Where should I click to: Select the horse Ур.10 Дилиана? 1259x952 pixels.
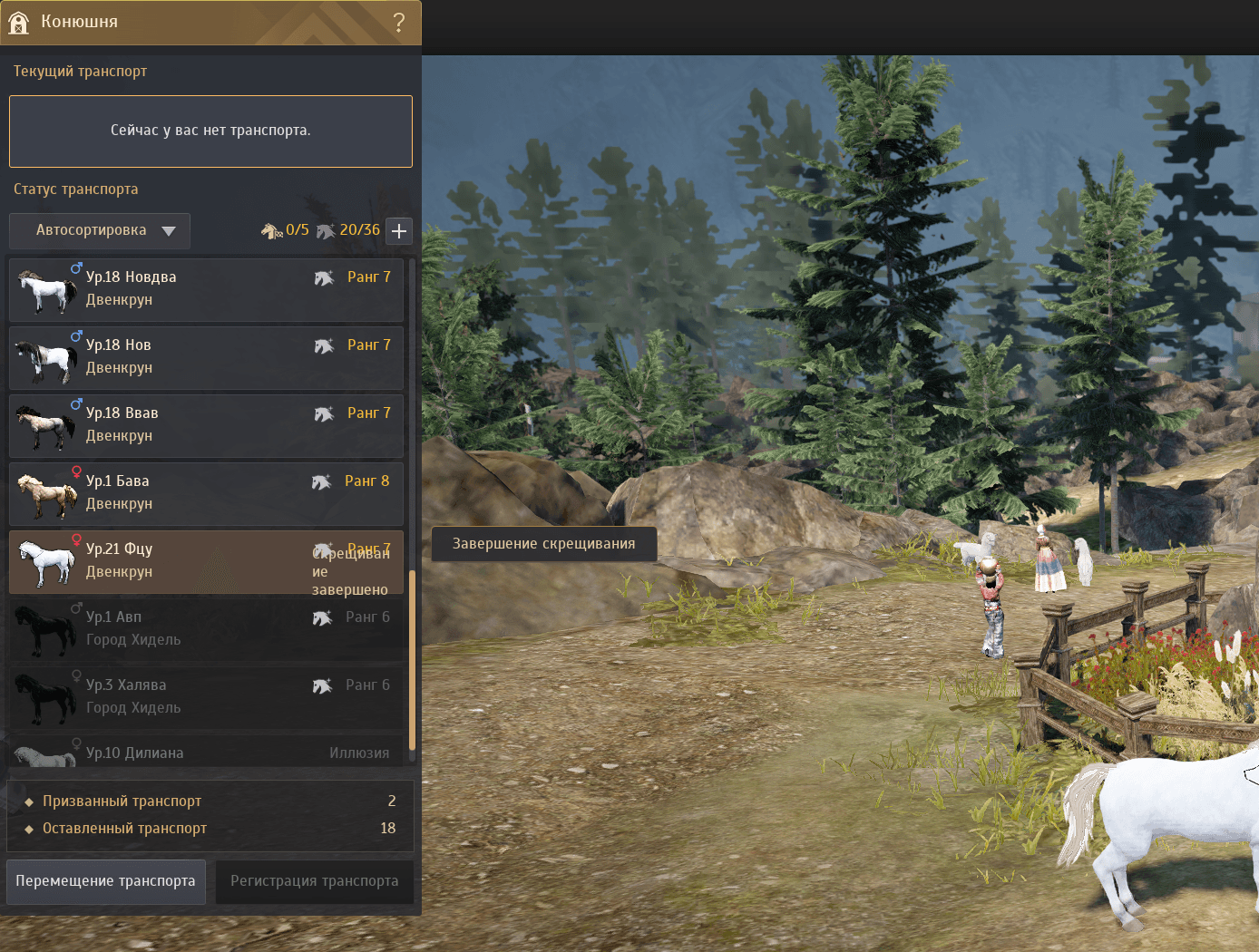click(x=206, y=753)
